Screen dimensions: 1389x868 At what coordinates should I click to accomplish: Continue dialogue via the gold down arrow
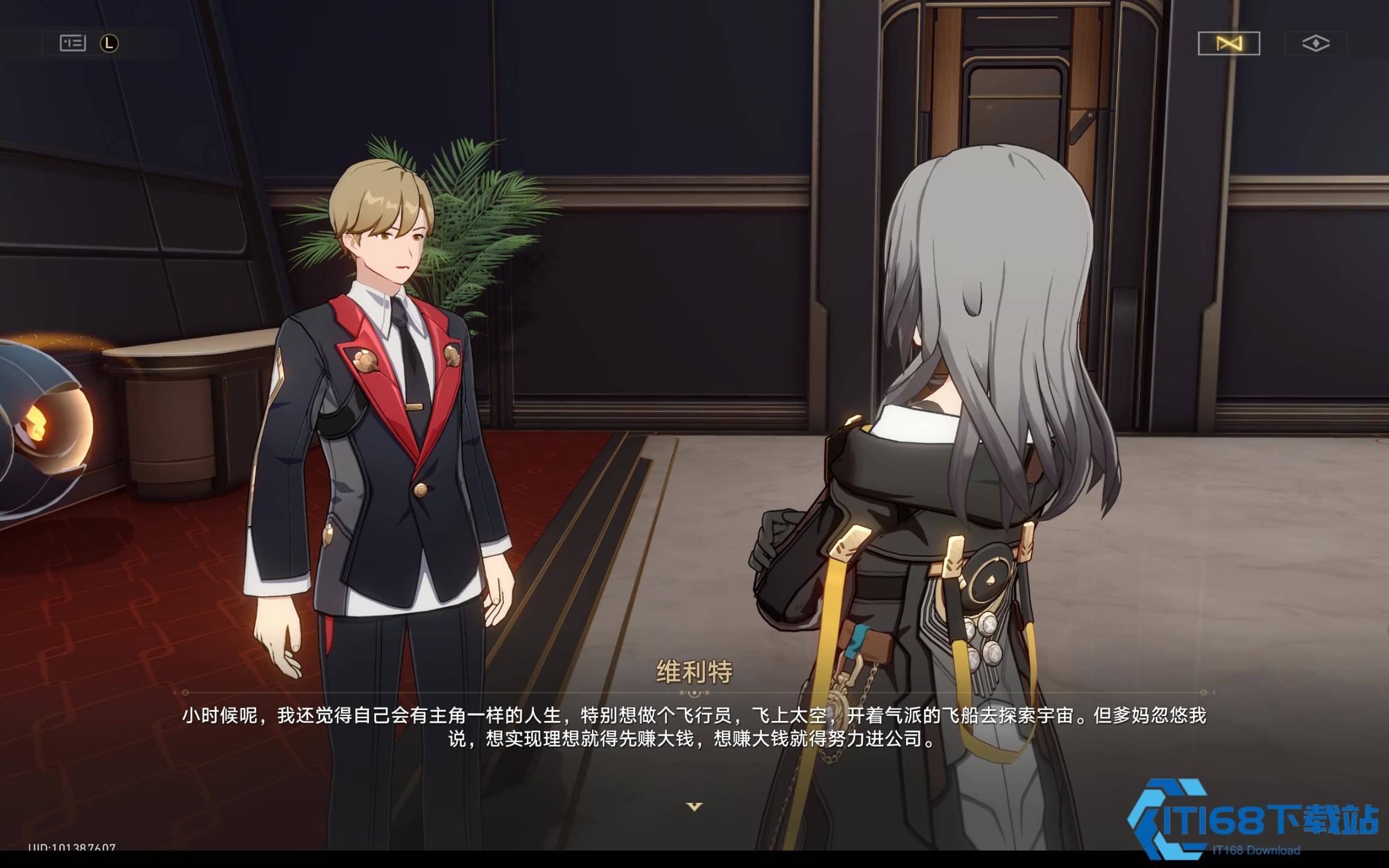(x=694, y=806)
